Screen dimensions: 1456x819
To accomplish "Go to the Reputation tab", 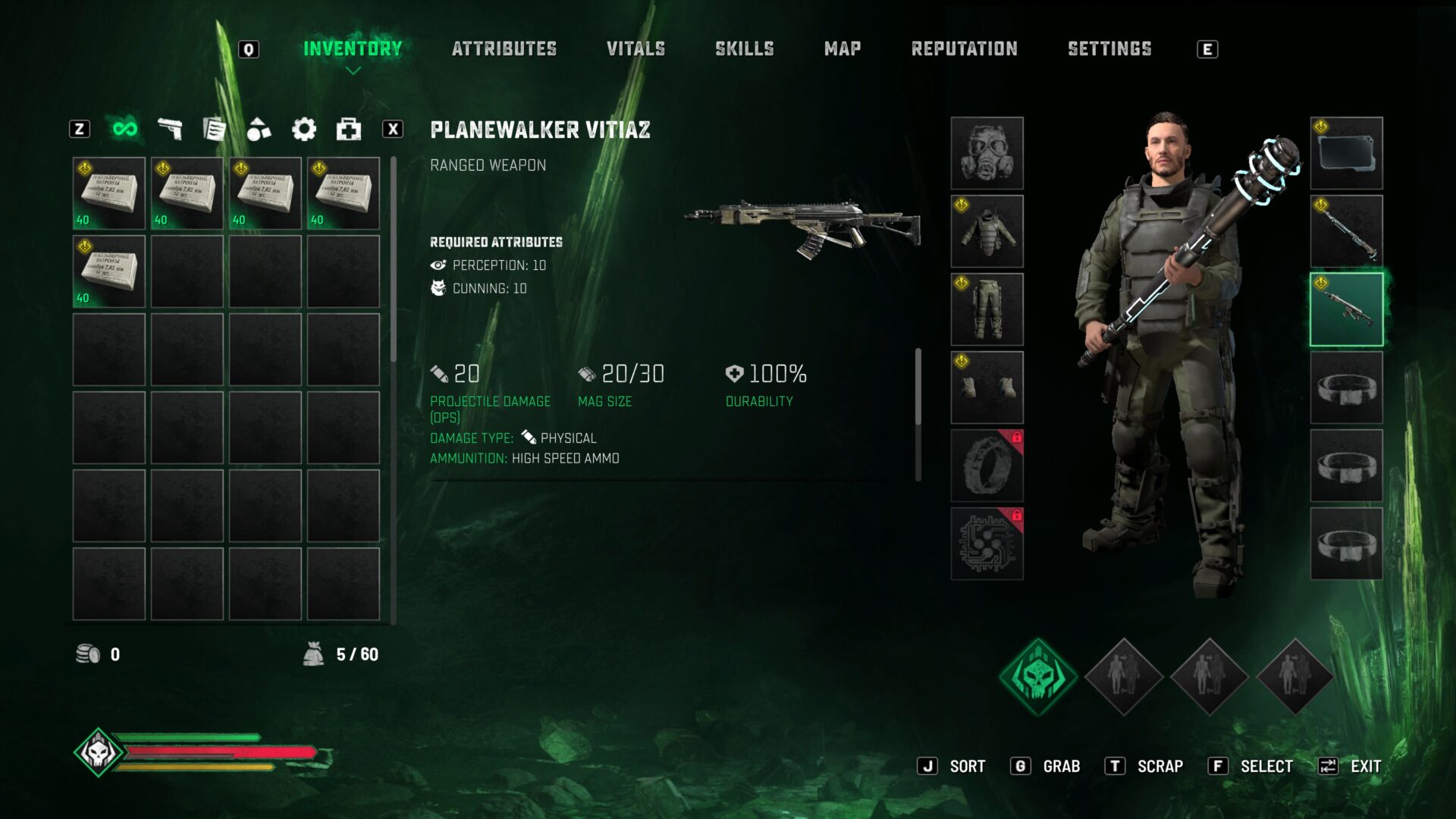I will [x=964, y=49].
